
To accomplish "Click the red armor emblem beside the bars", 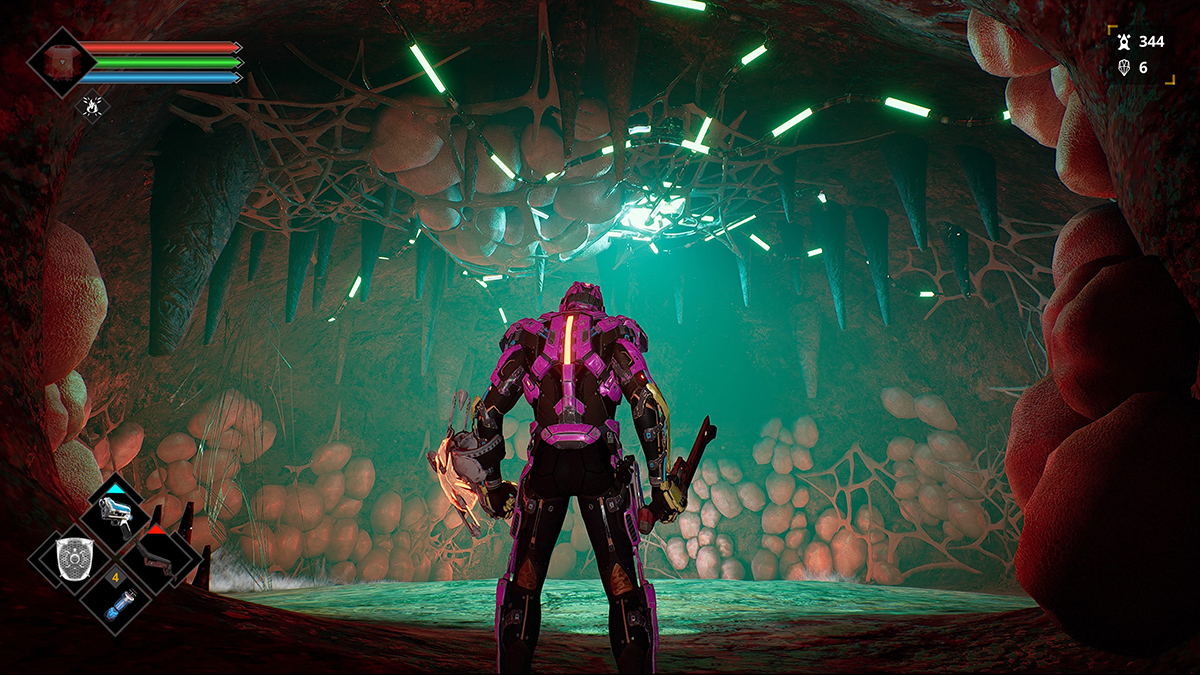I will pos(62,61).
